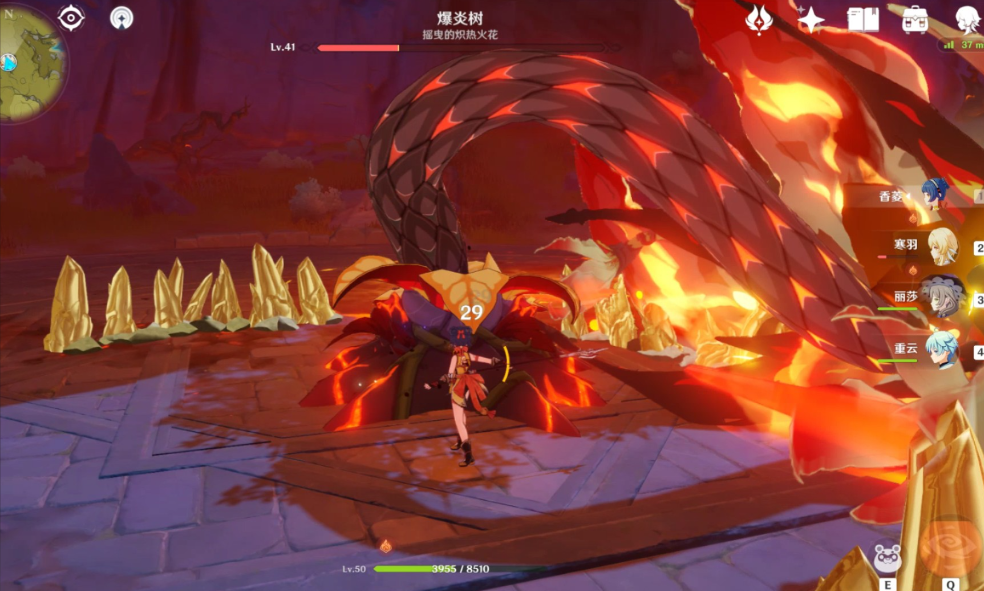Open the four-pointed star wish menu

coord(810,19)
